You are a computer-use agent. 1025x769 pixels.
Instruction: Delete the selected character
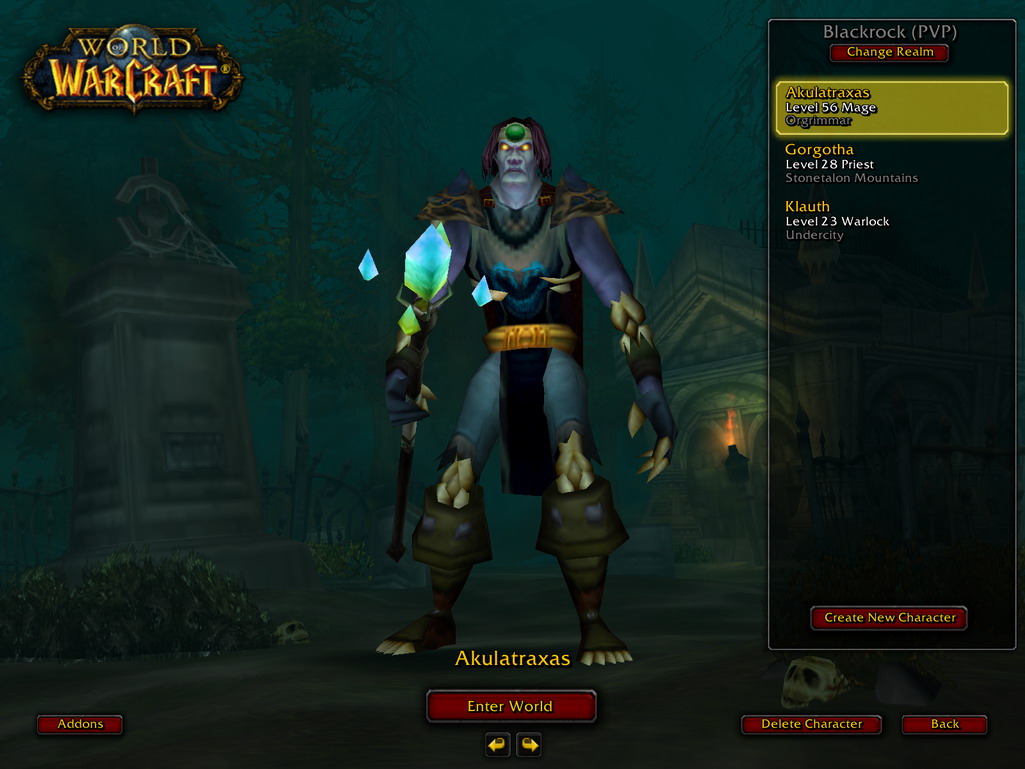(x=811, y=724)
